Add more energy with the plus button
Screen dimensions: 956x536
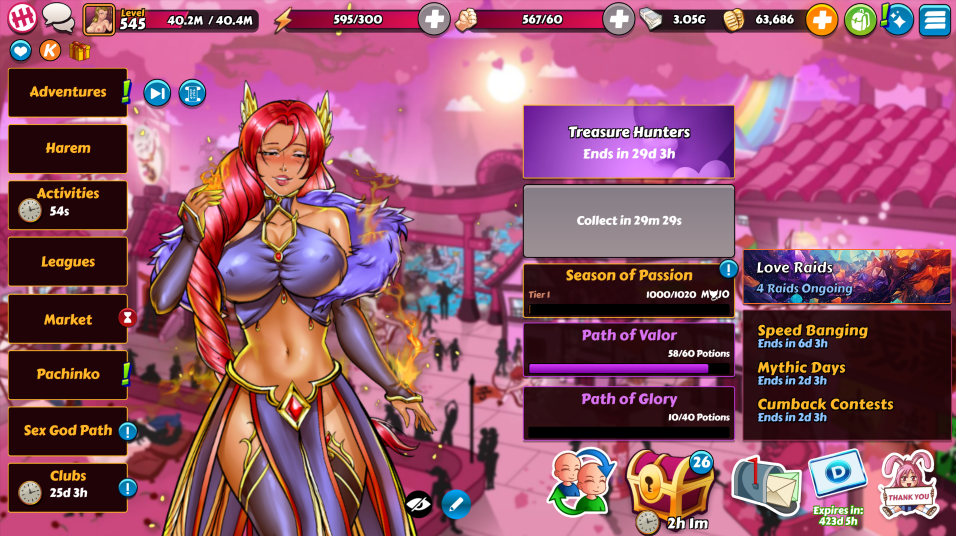[433, 19]
